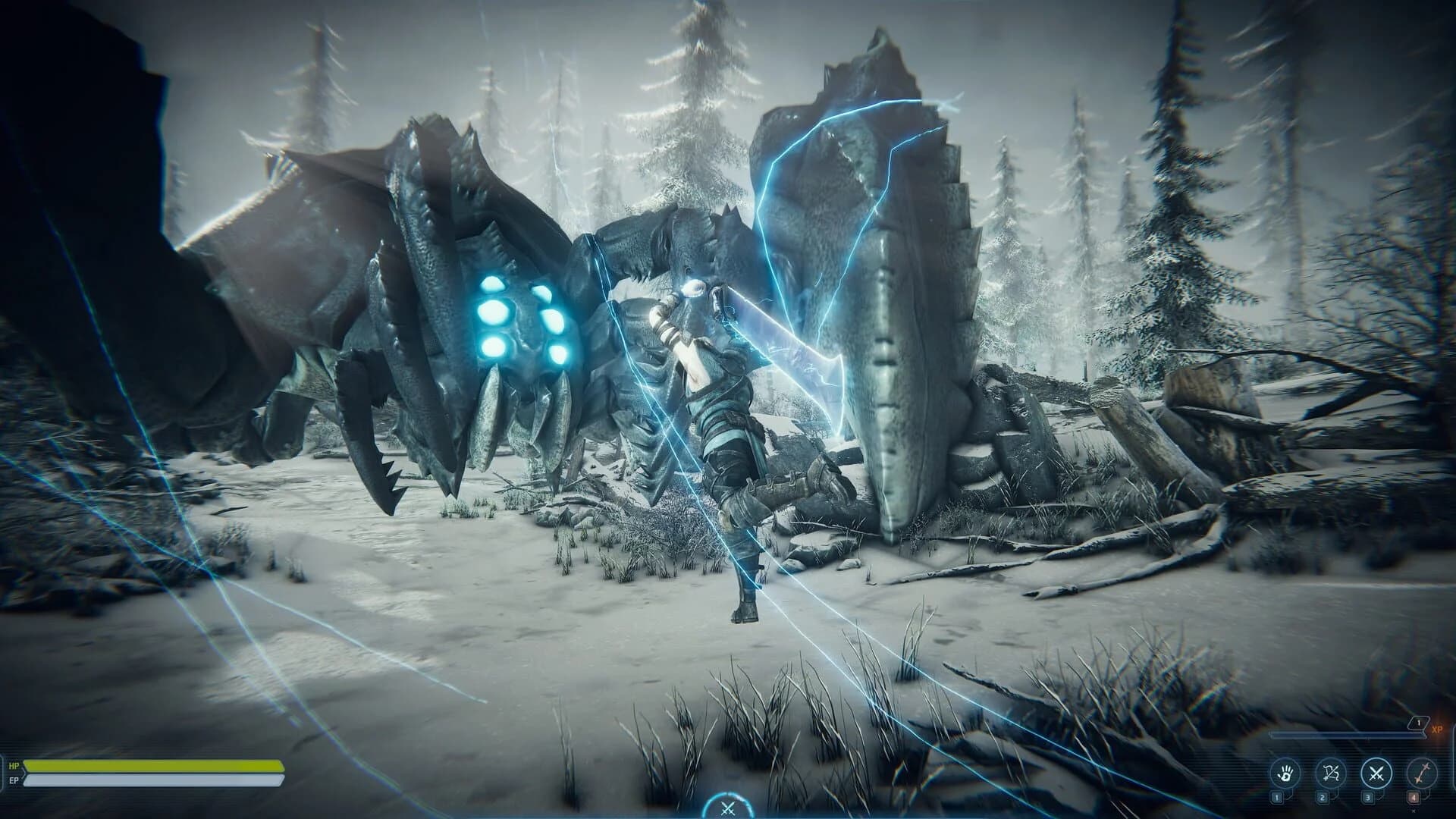Select the palm ability in slot 1
The image size is (1456, 819).
pyautogui.click(x=1286, y=773)
